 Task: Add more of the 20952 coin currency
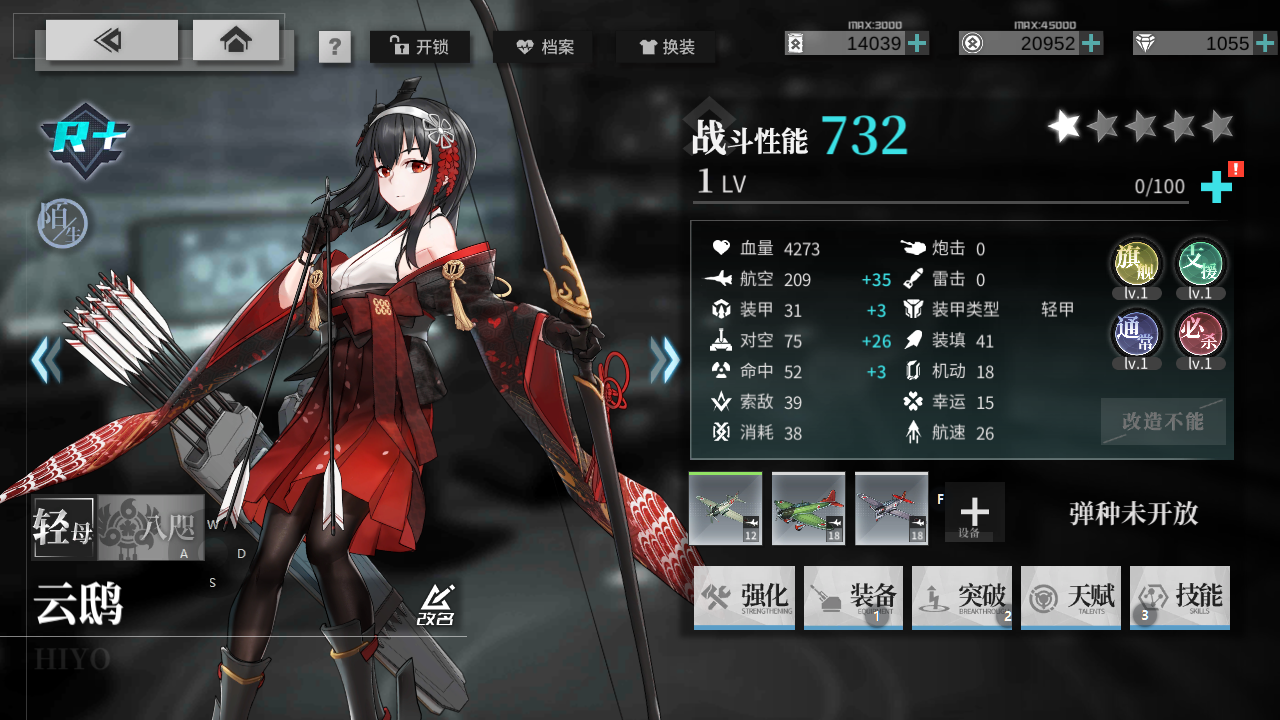point(1092,43)
